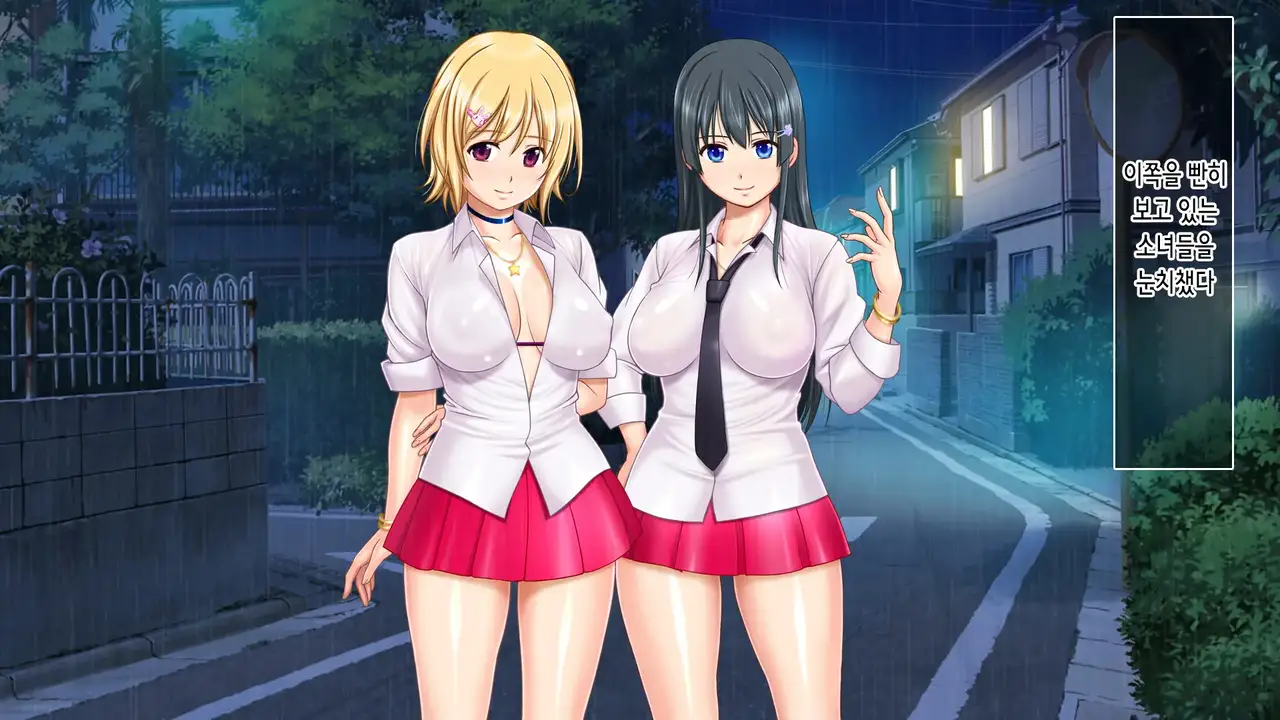This screenshot has width=1280, height=720.
Task: Click the Korean narration text box
Action: click(1173, 241)
